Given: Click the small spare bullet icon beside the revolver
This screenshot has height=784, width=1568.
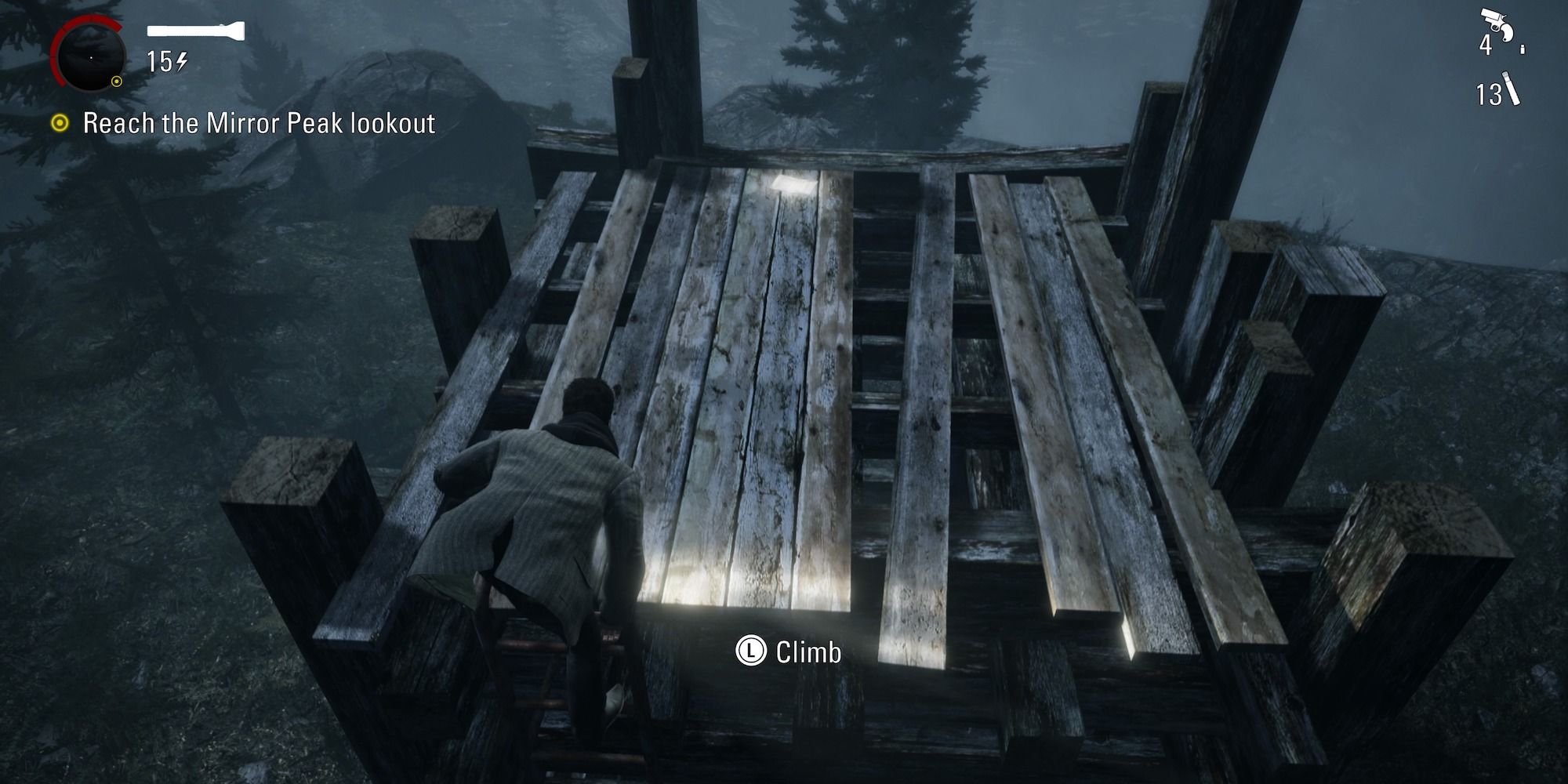Looking at the screenshot, I should click(x=1523, y=49).
